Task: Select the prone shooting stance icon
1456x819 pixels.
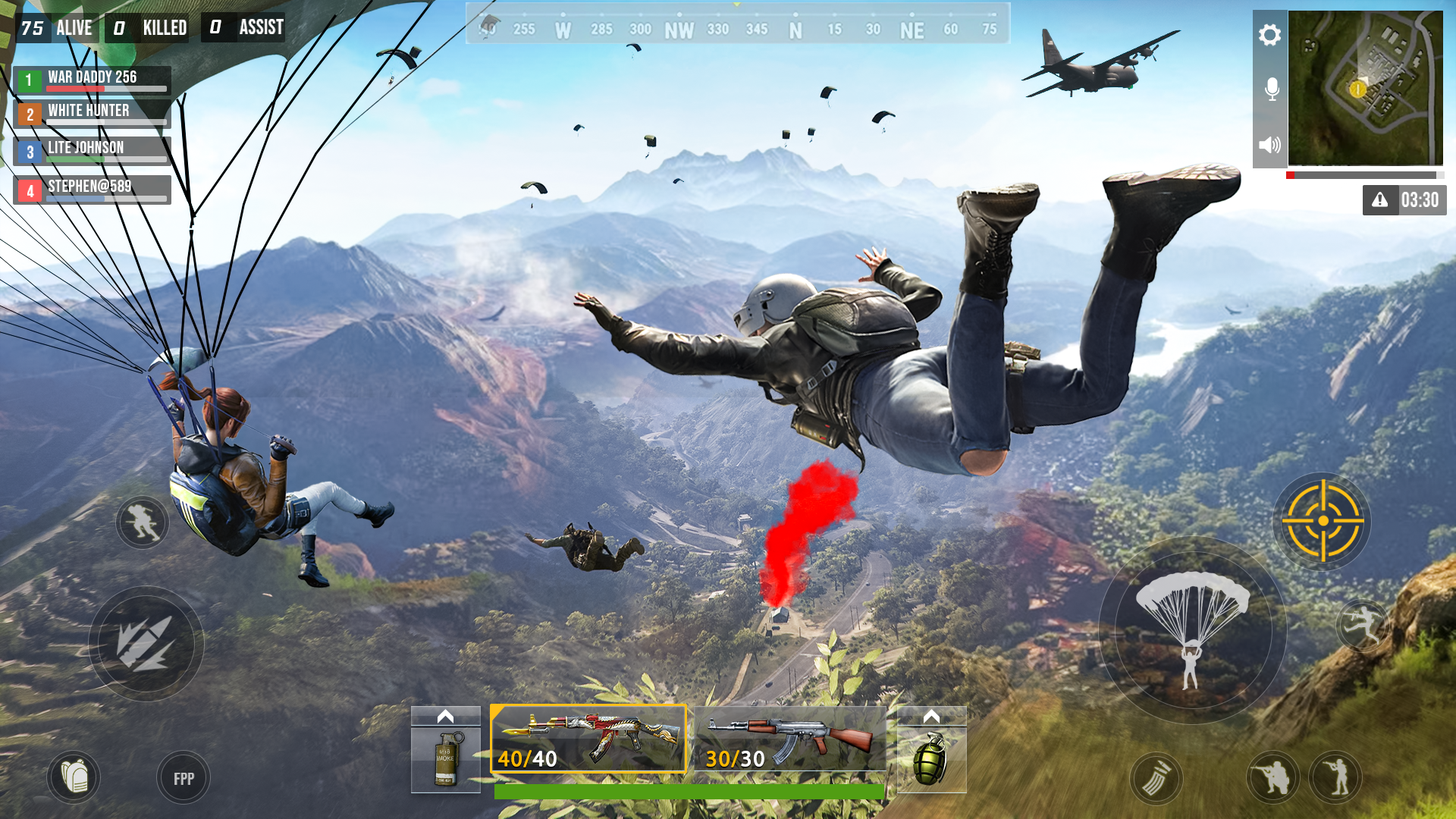Action: tap(1273, 777)
